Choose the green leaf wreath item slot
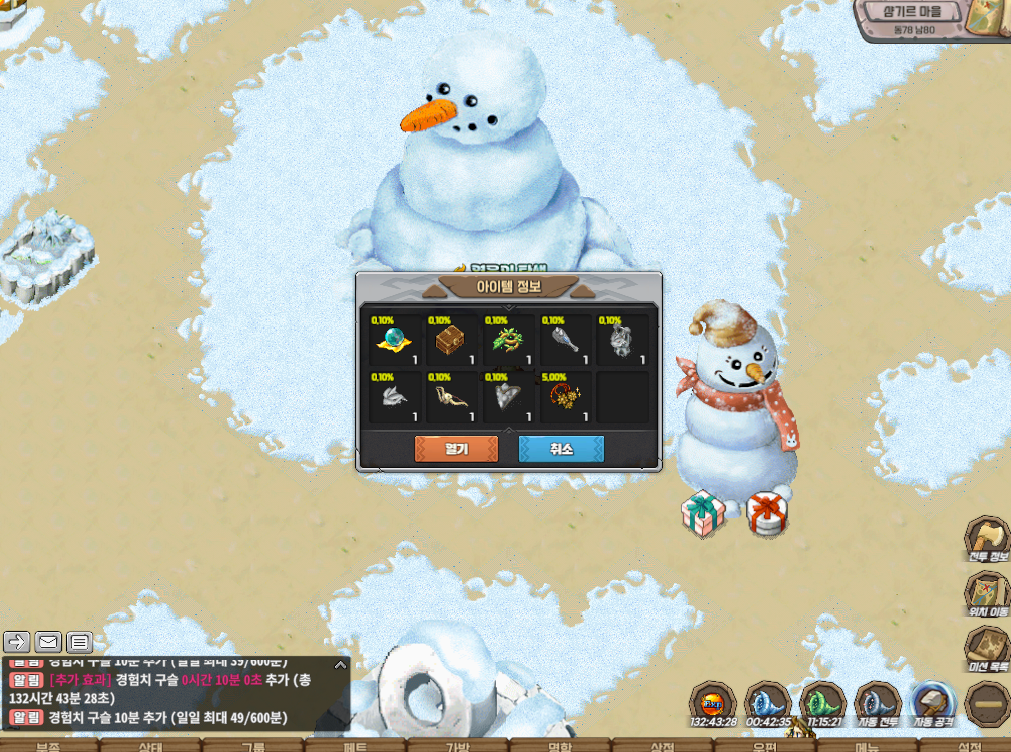 508,341
